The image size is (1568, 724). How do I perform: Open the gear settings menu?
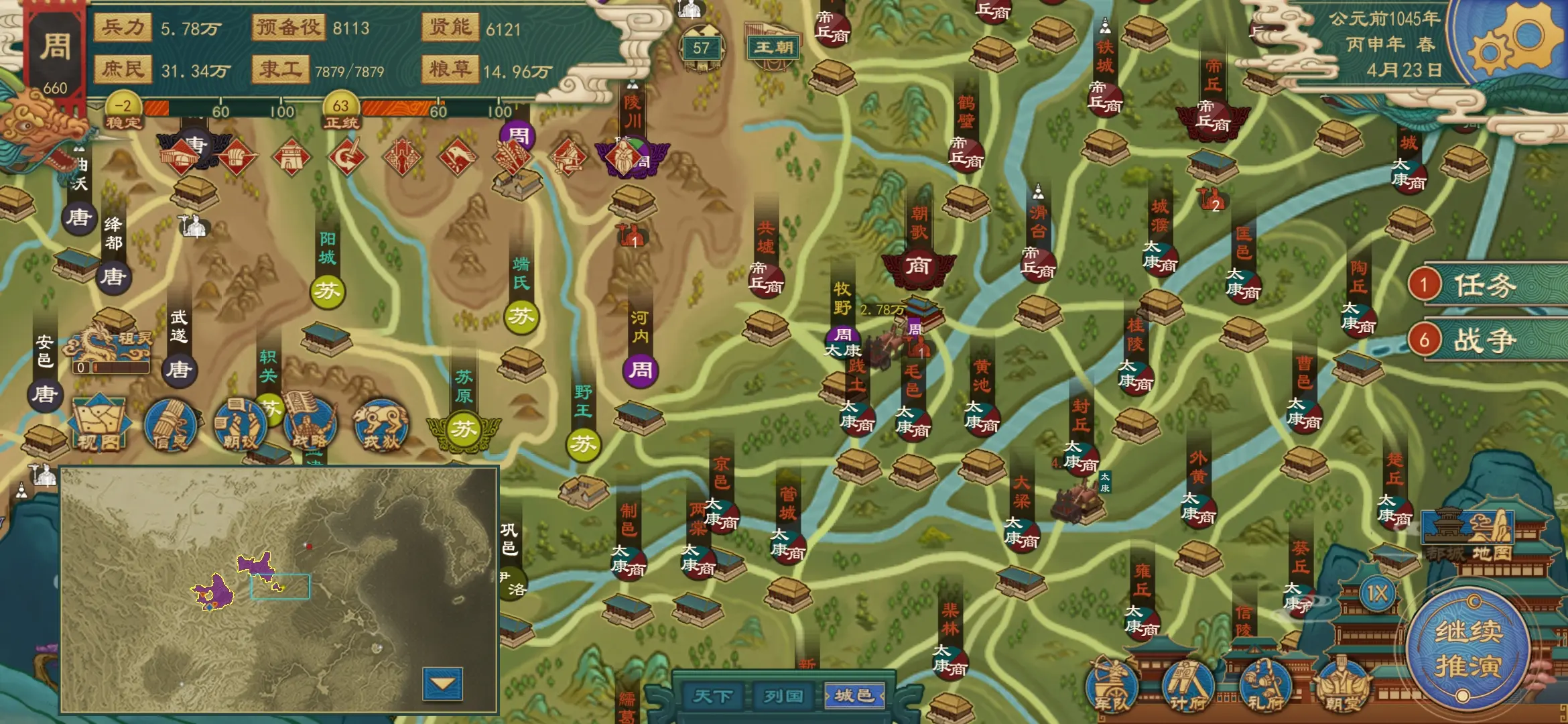coord(1516,42)
